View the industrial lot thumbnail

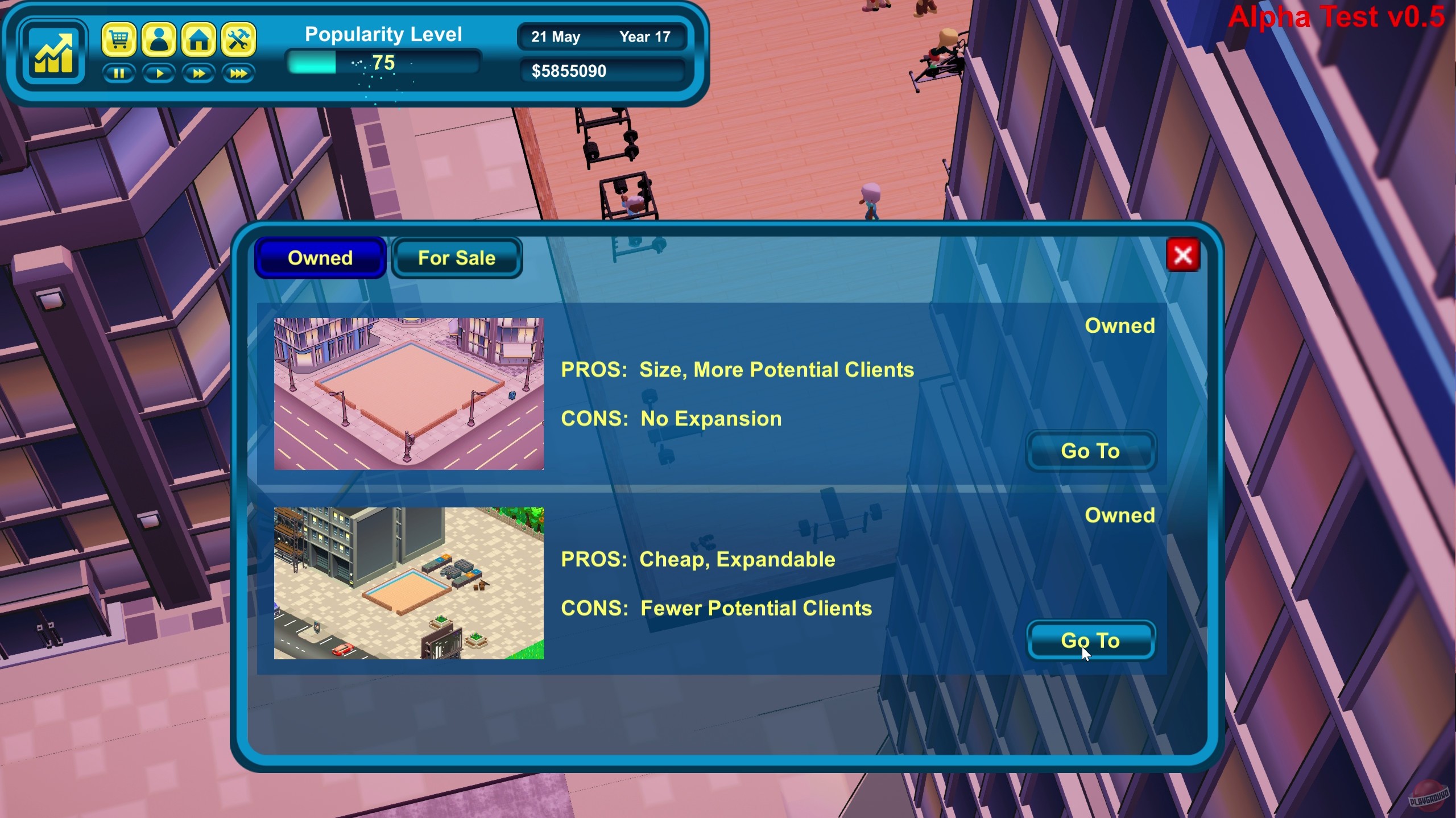coord(408,584)
